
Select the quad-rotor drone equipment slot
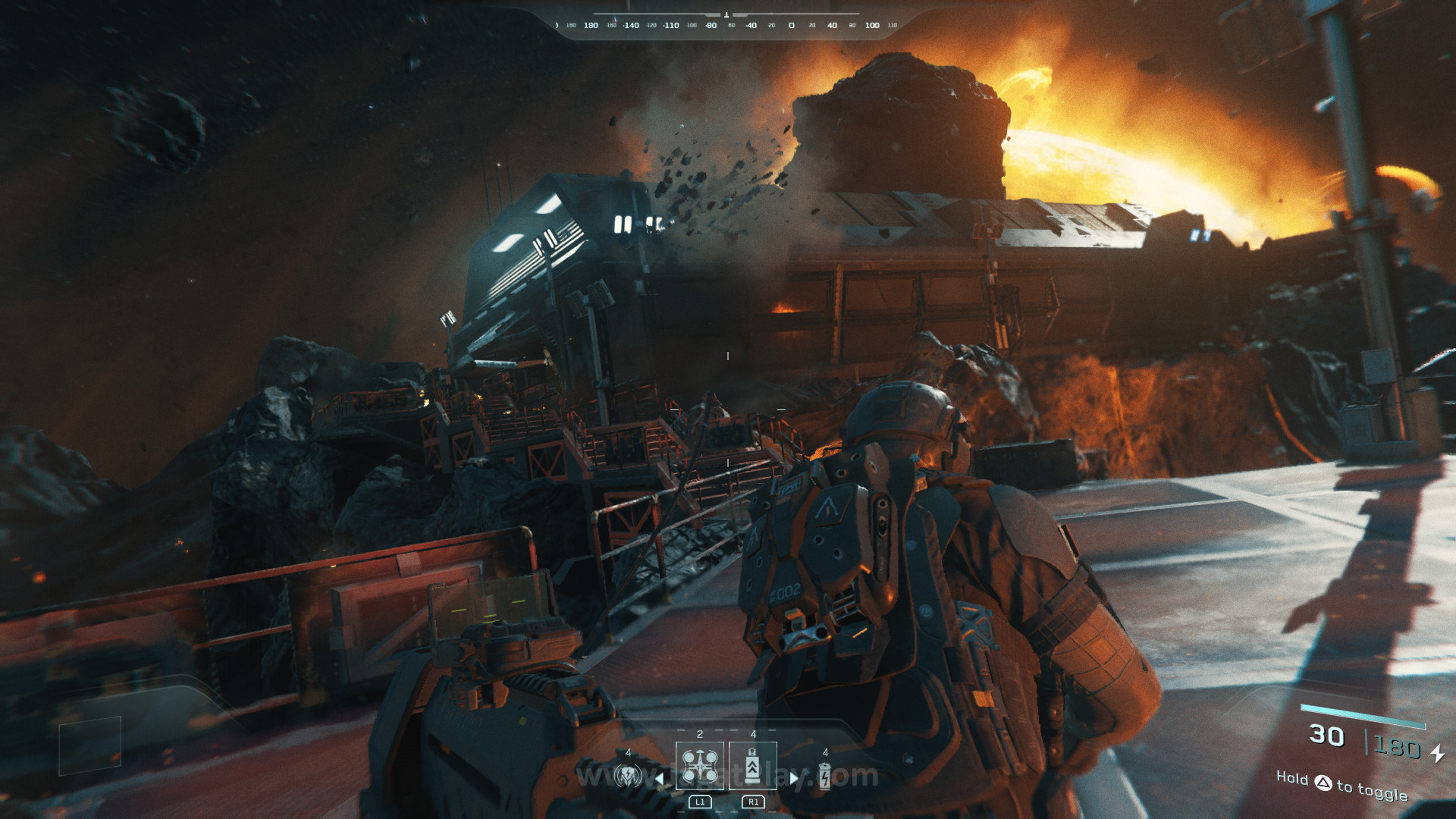pos(699,766)
